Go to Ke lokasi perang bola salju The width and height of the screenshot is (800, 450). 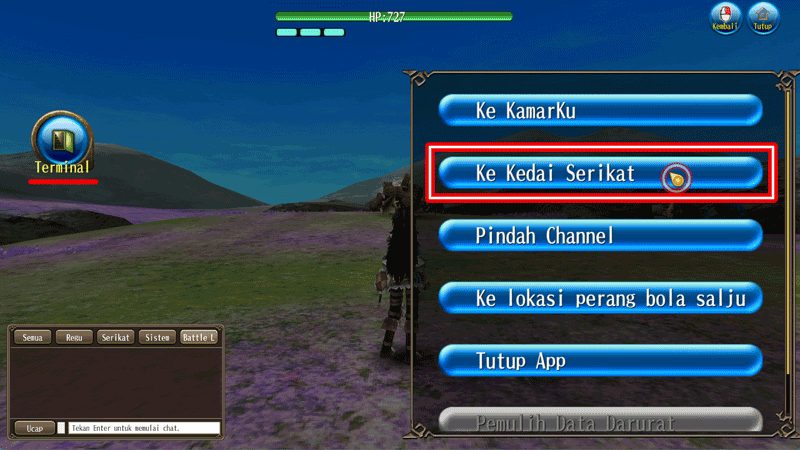[x=600, y=297]
